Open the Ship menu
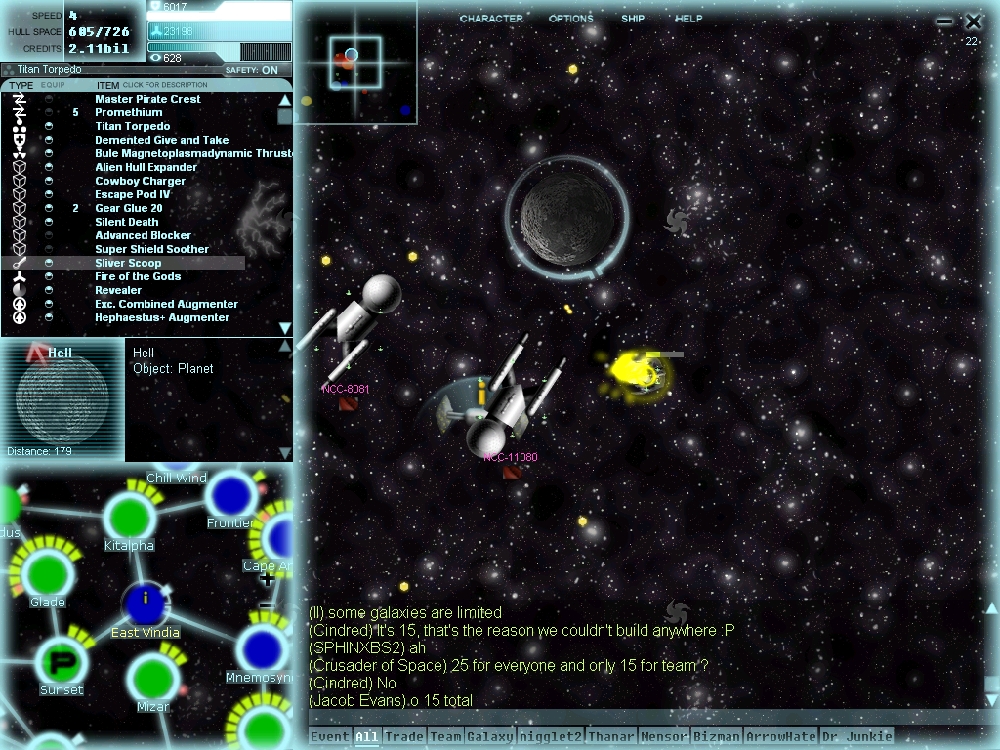The image size is (1000, 750). pyautogui.click(x=633, y=19)
